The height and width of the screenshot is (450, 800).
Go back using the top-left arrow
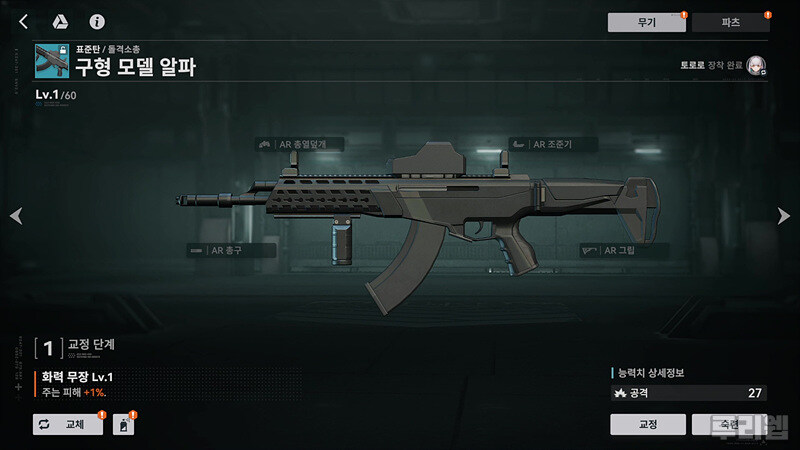23,21
